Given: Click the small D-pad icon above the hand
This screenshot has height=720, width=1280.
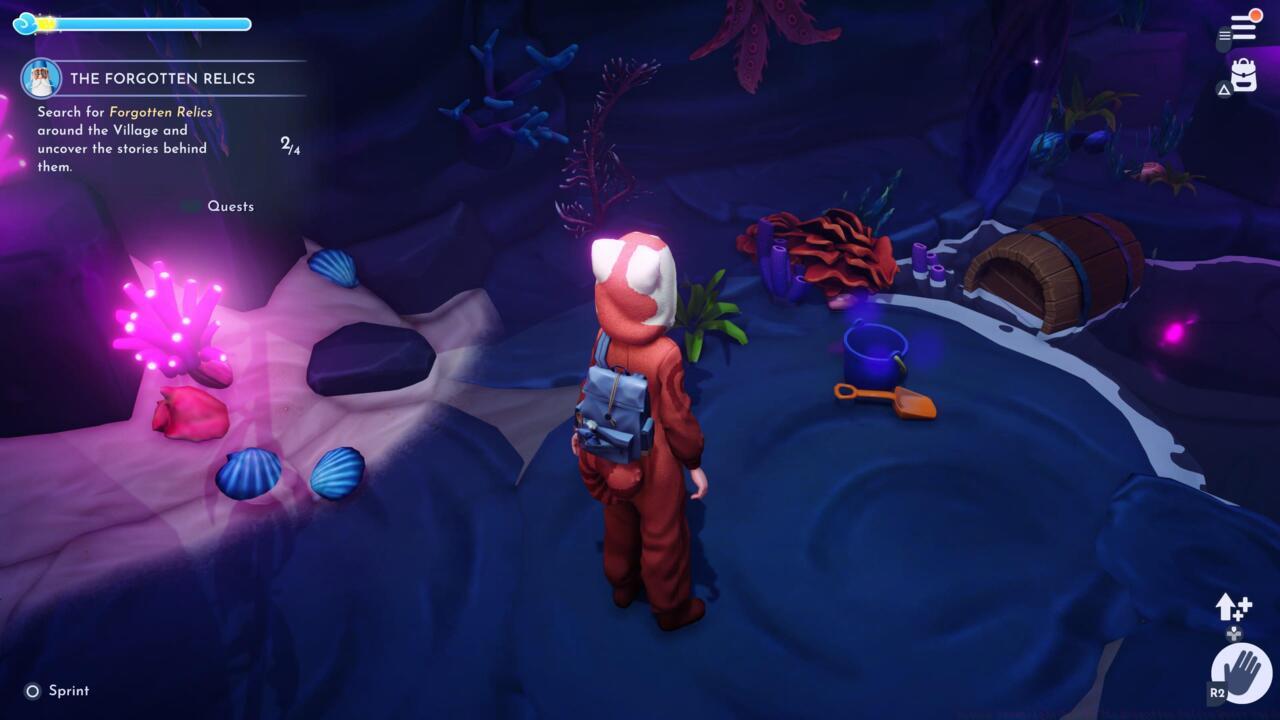Looking at the screenshot, I should [1233, 633].
